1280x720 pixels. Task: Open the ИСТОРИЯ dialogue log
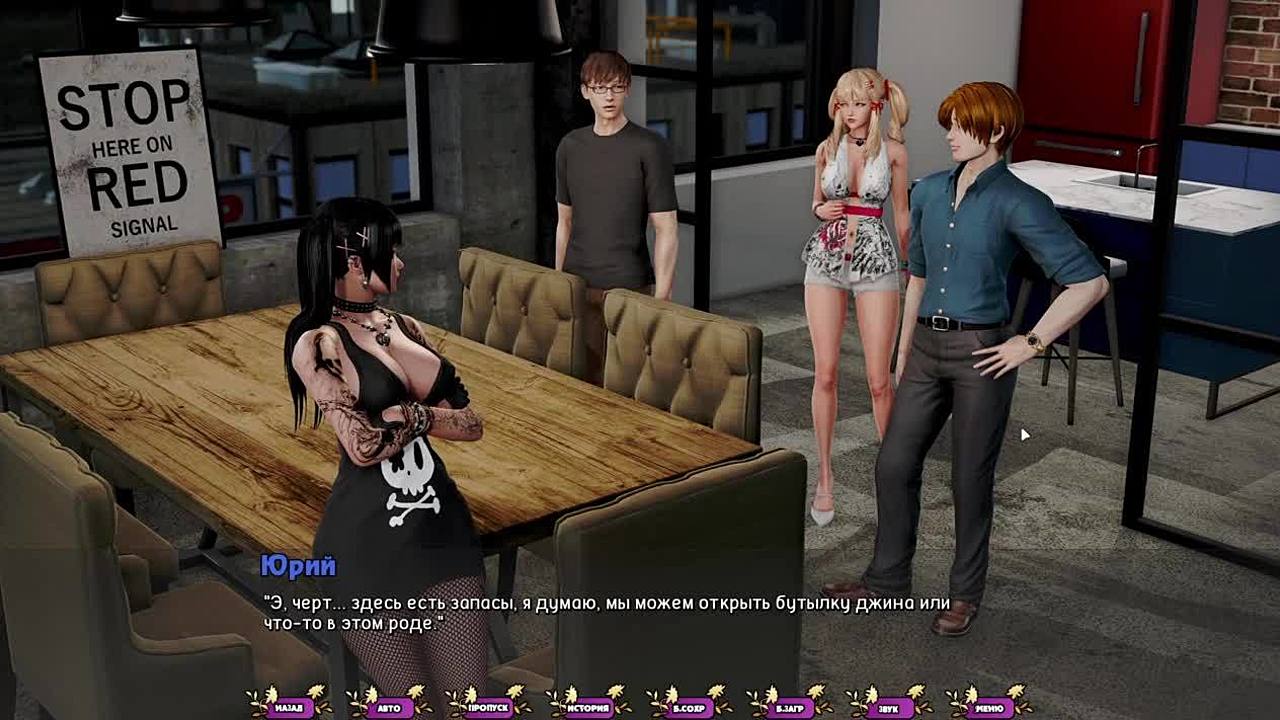coord(589,707)
